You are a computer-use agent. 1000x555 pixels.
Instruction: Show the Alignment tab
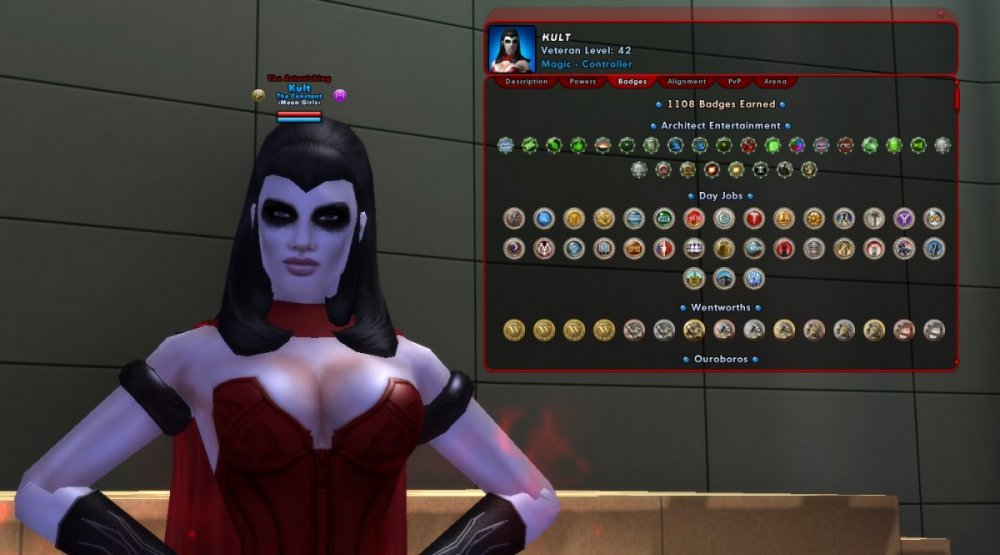(687, 82)
